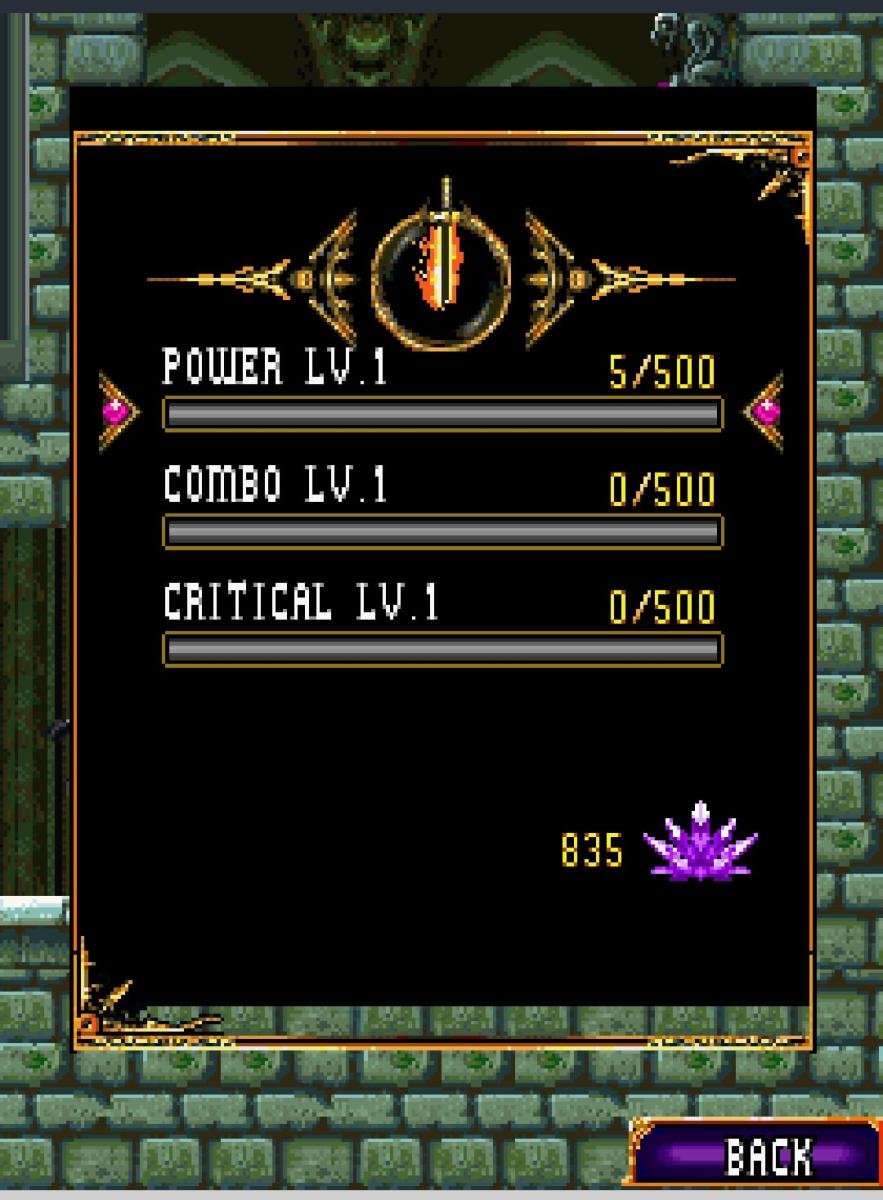Image resolution: width=883 pixels, height=1200 pixels.
Task: Click the BACK button
Action: coord(757,1156)
